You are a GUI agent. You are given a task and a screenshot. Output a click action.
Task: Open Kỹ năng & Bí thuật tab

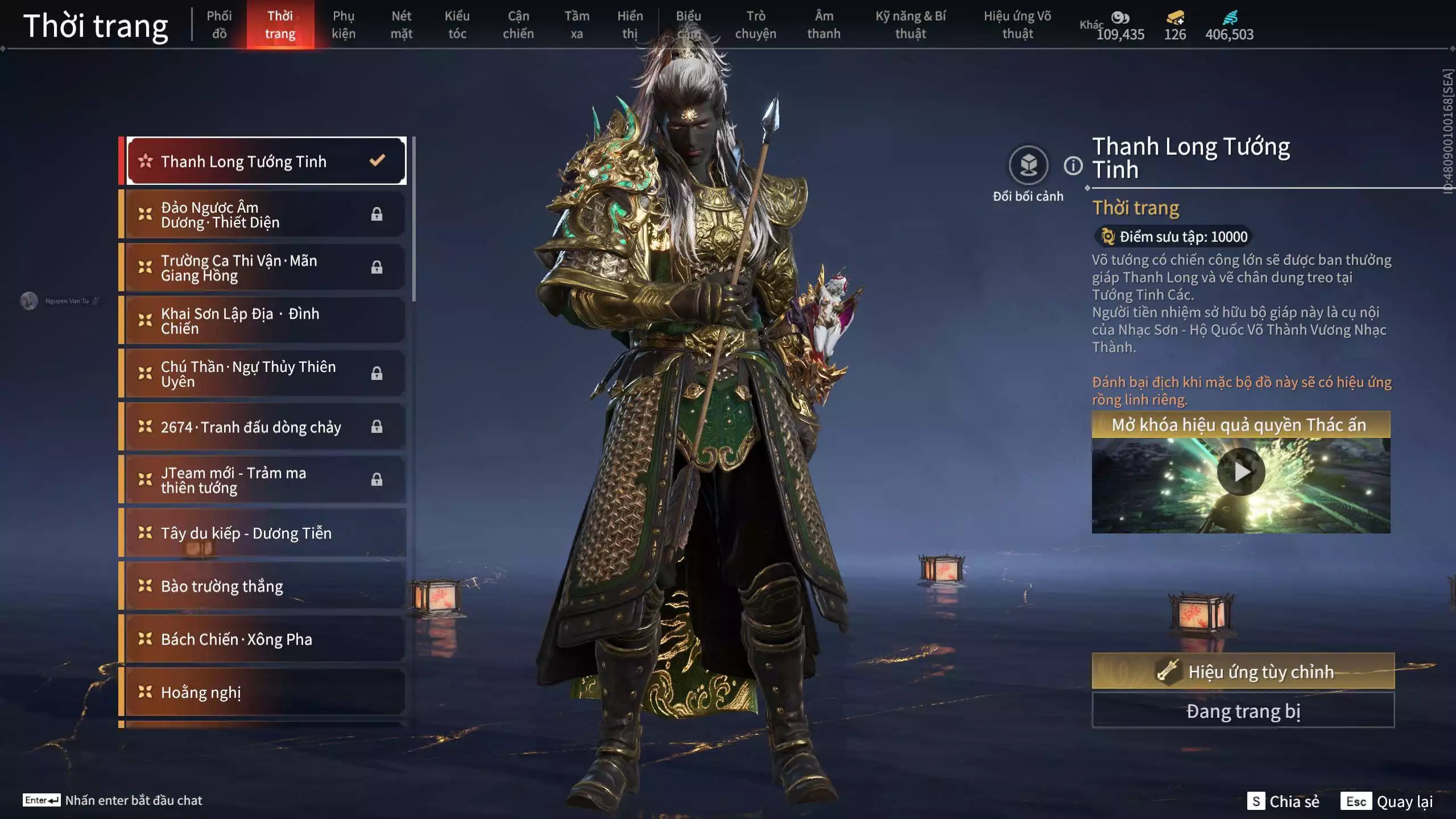pos(911,24)
